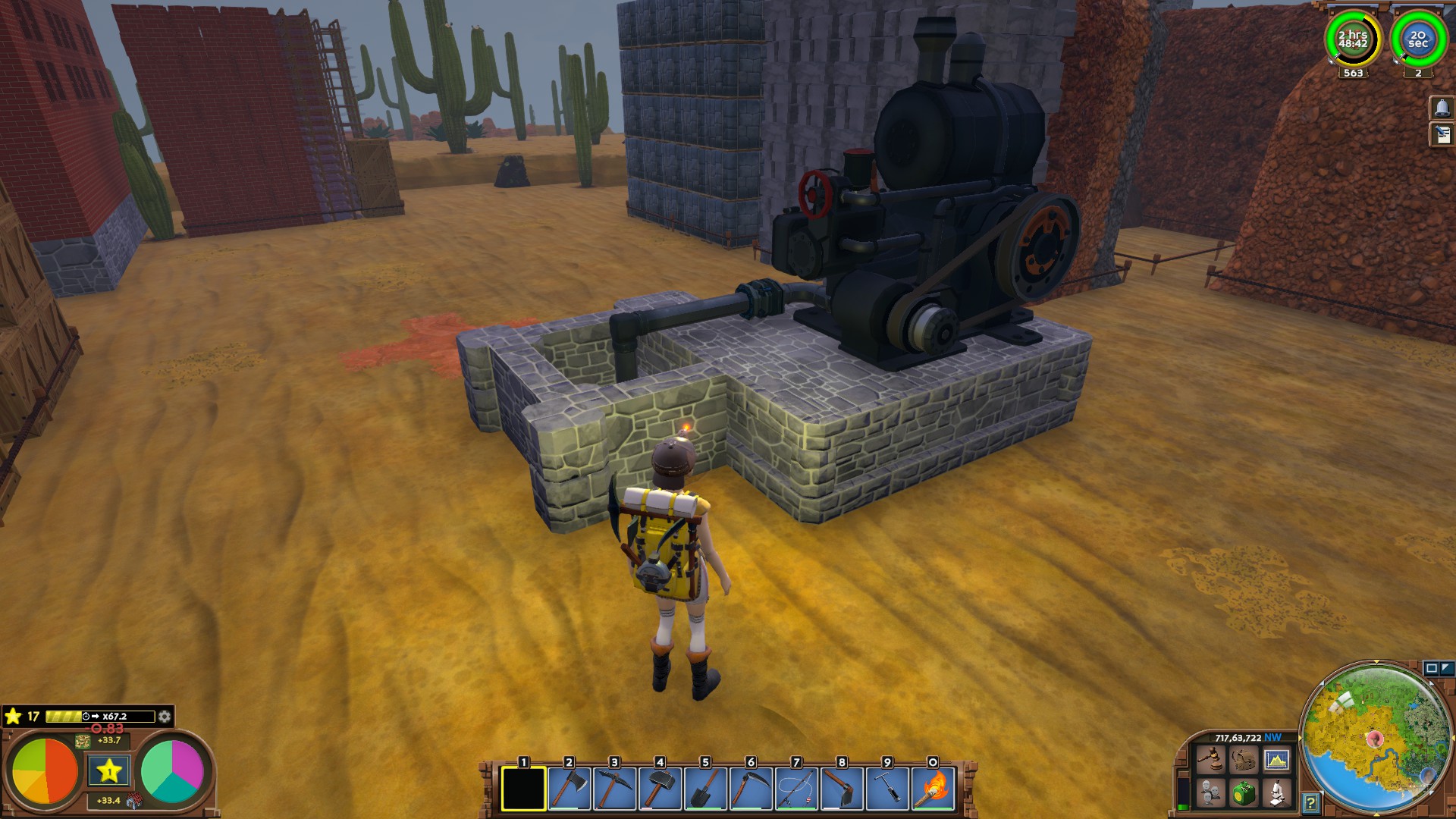Image resolution: width=1456 pixels, height=819 pixels.
Task: Equip the torch from the hotbar
Action: [933, 789]
